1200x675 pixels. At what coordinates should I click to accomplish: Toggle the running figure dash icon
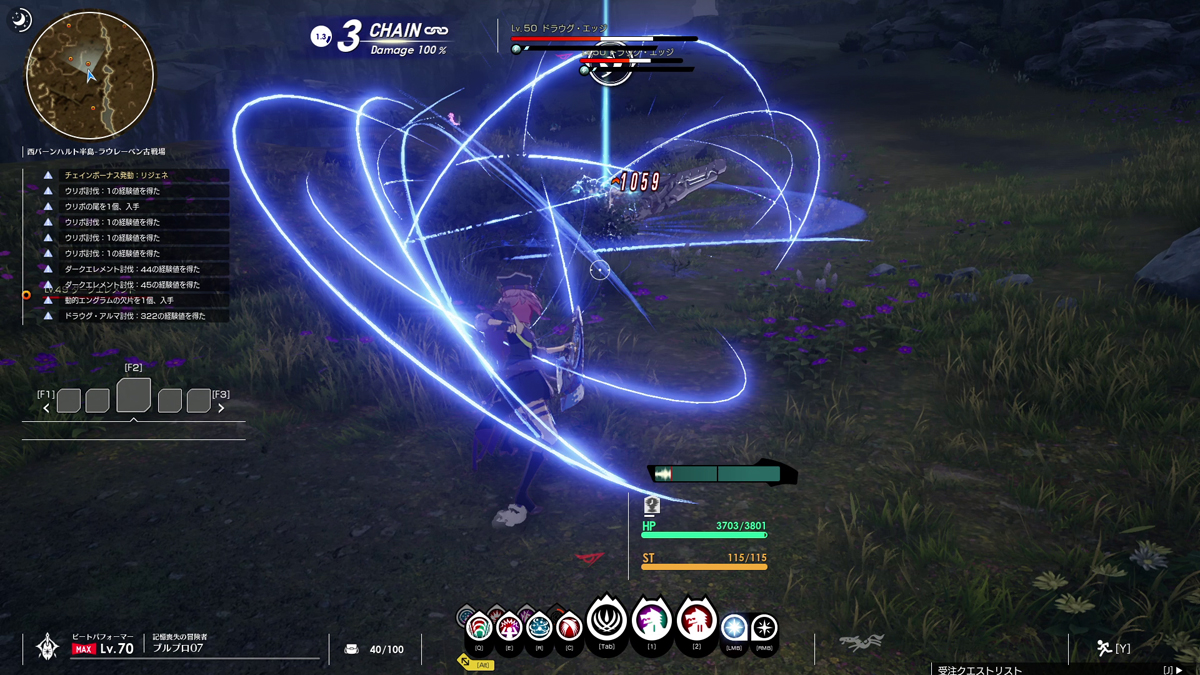(1103, 648)
